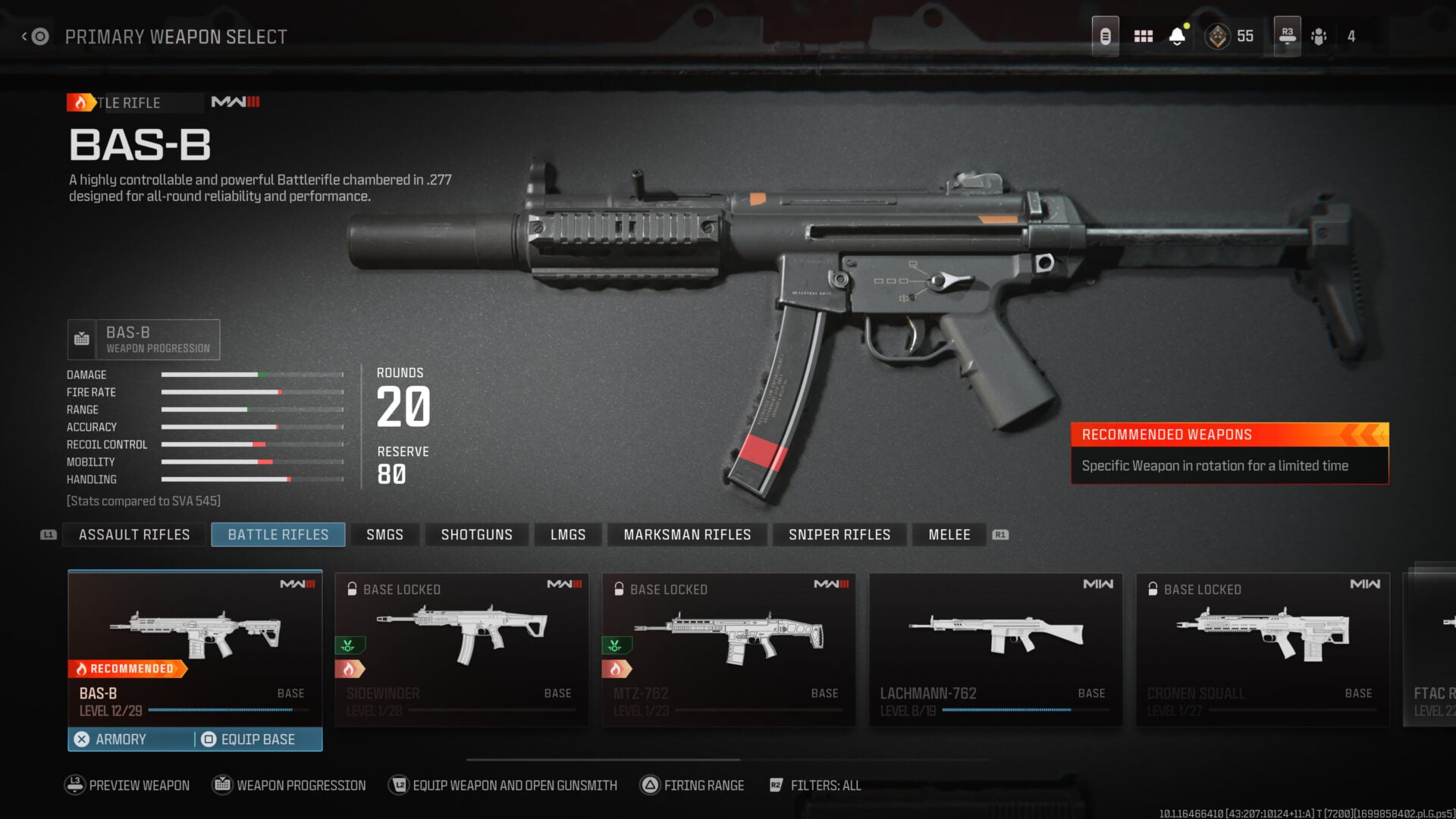
Task: Open the Sniper Rifles category tab
Action: point(839,535)
